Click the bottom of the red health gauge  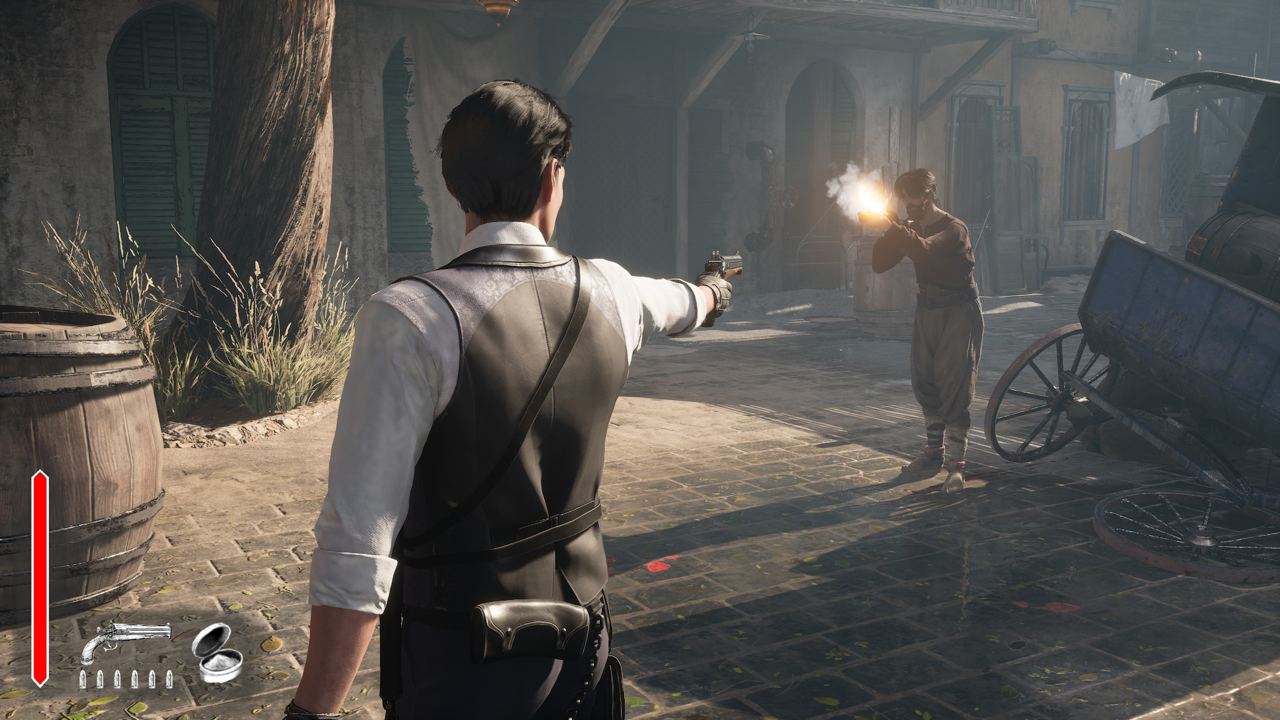[x=38, y=682]
